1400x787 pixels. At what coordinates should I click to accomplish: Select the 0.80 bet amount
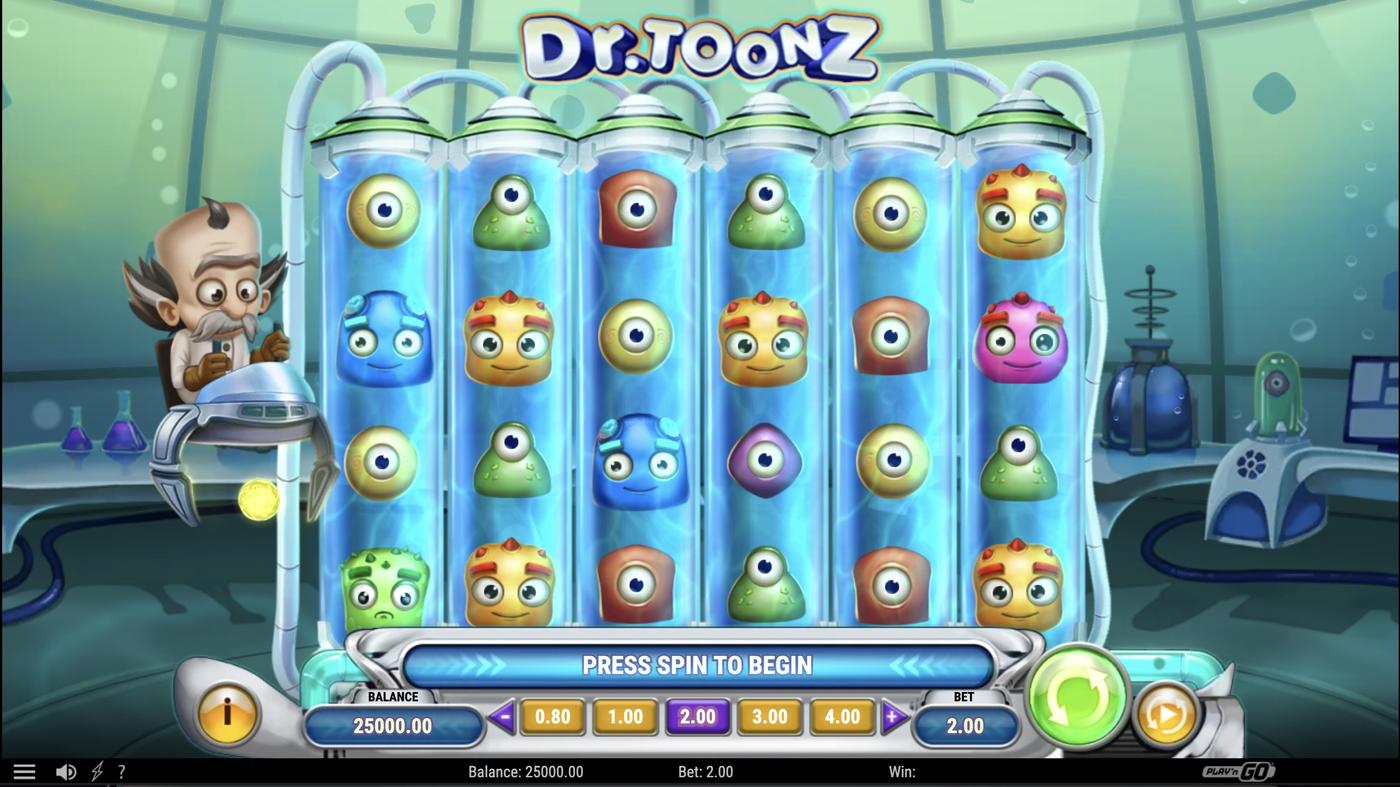(x=553, y=716)
